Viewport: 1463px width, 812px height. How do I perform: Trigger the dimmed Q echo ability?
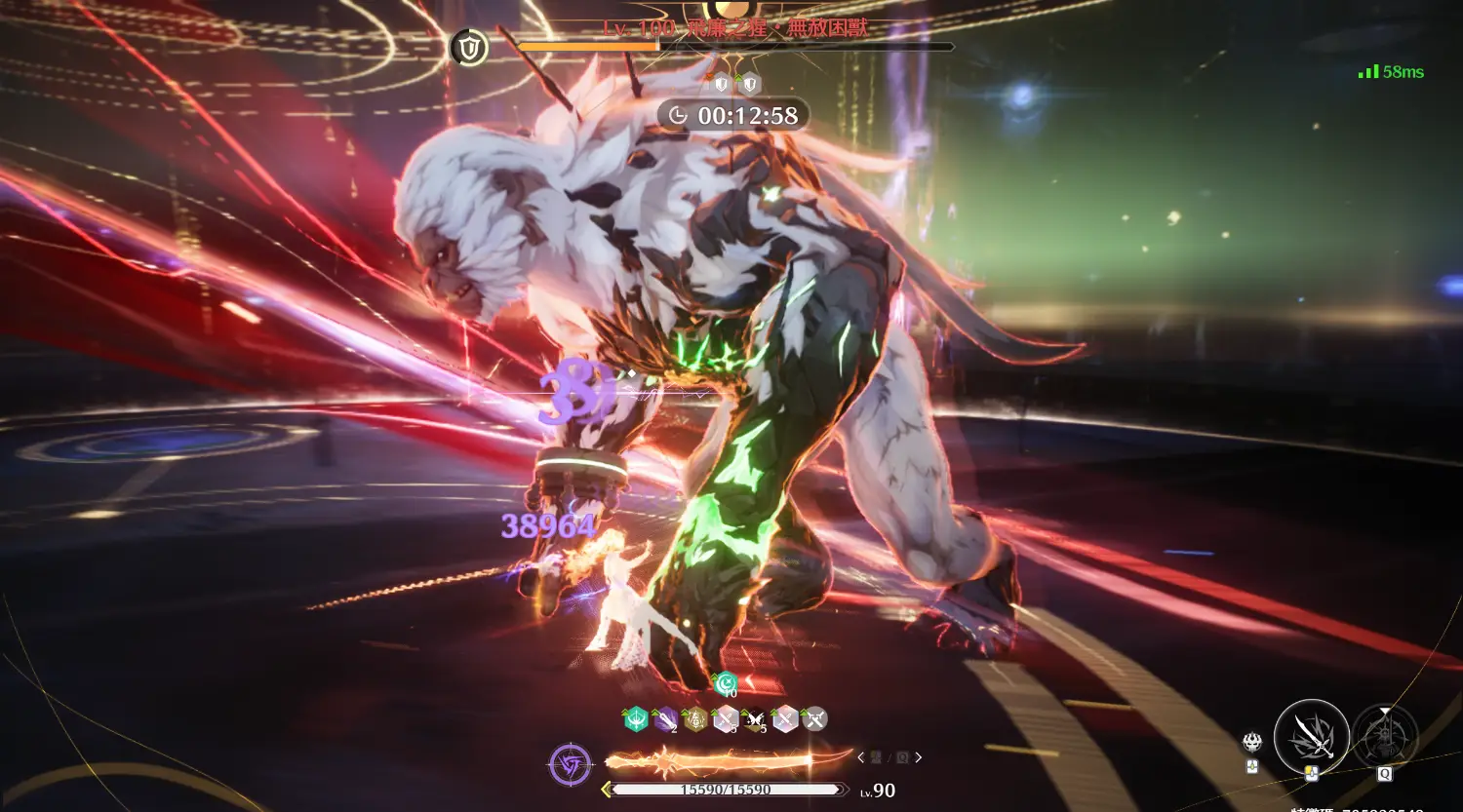(x=1385, y=737)
